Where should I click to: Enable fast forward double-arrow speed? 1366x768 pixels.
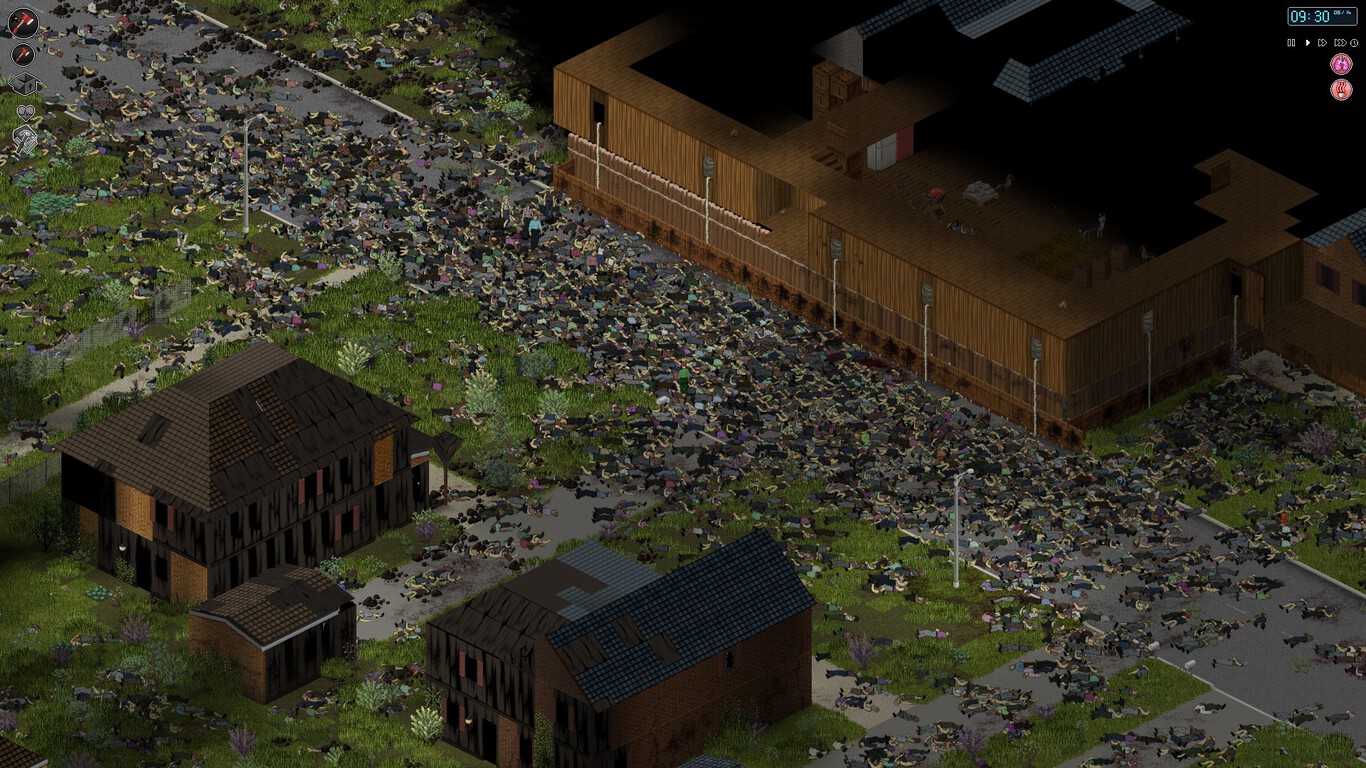pos(1324,42)
